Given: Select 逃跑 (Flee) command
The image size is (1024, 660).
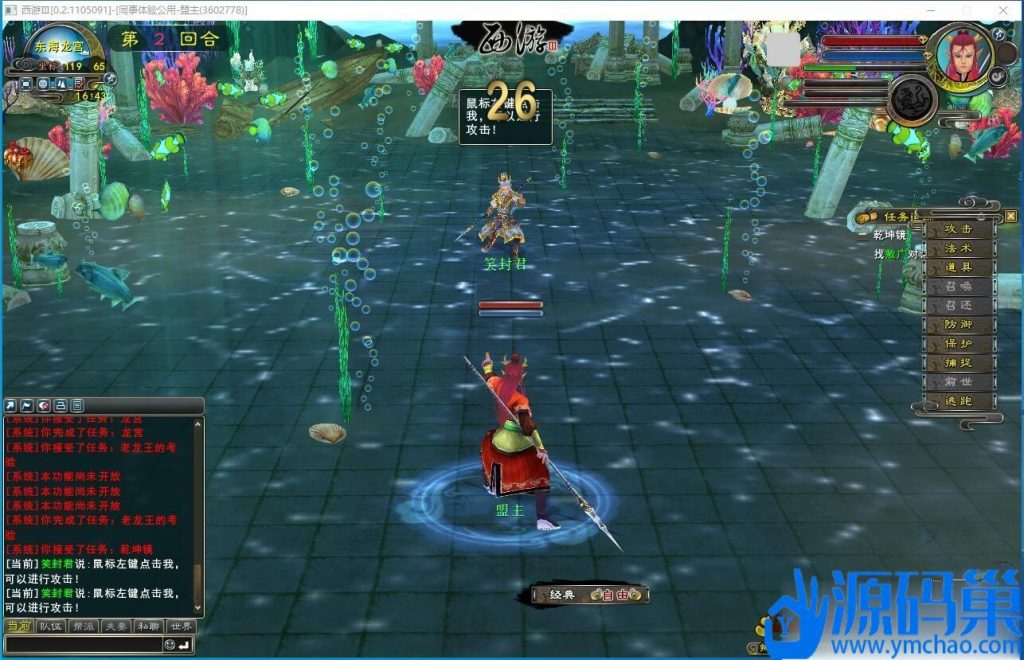Looking at the screenshot, I should (958, 401).
